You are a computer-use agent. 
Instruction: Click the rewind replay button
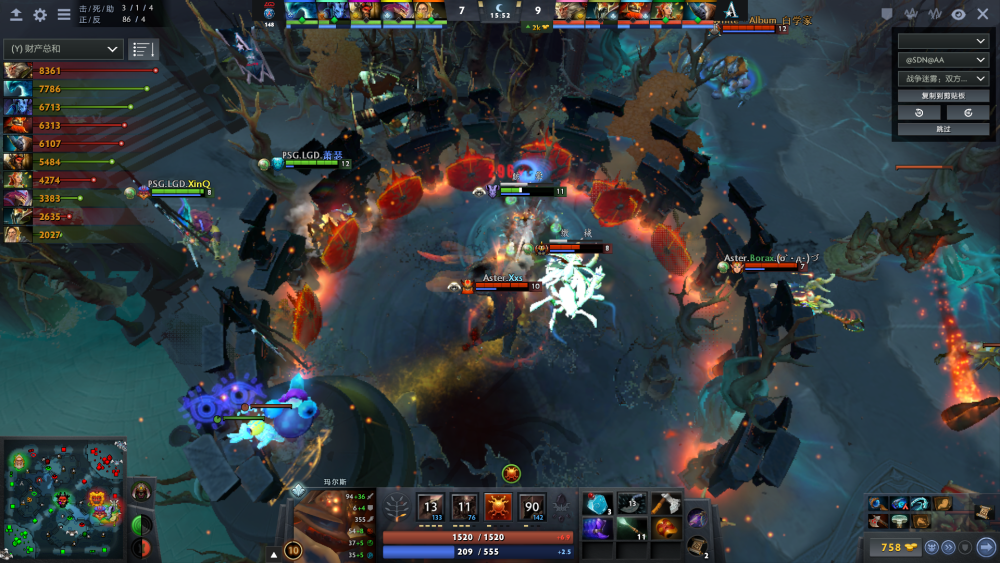(x=918, y=113)
